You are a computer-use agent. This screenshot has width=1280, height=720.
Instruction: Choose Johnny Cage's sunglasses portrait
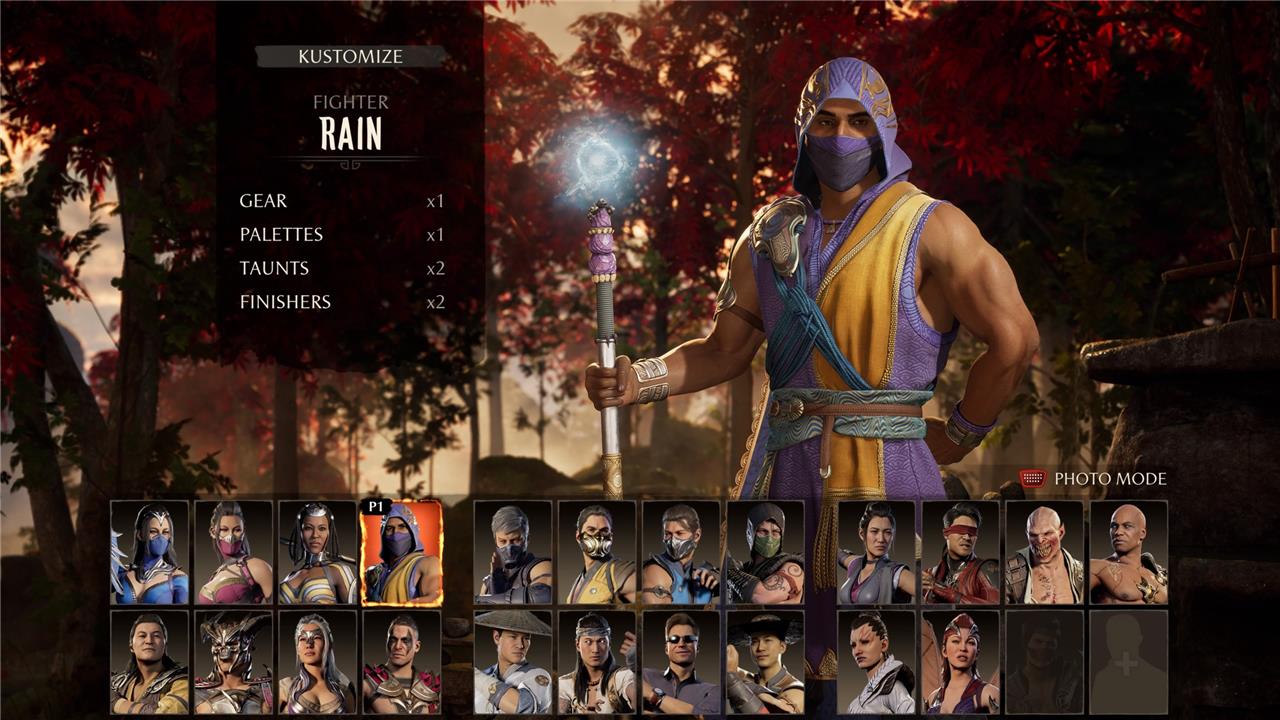[681, 661]
